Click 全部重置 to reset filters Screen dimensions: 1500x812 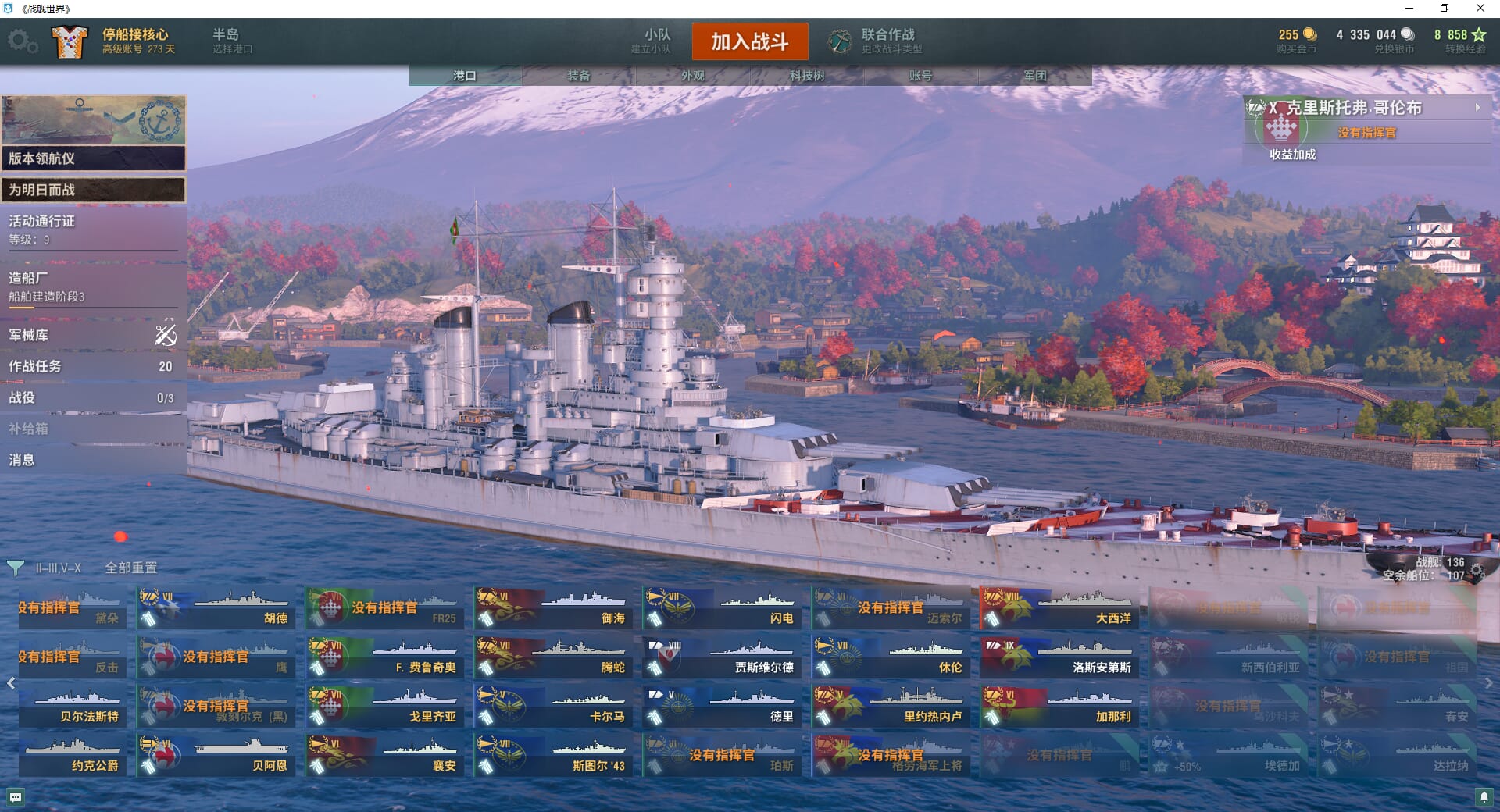(x=131, y=568)
